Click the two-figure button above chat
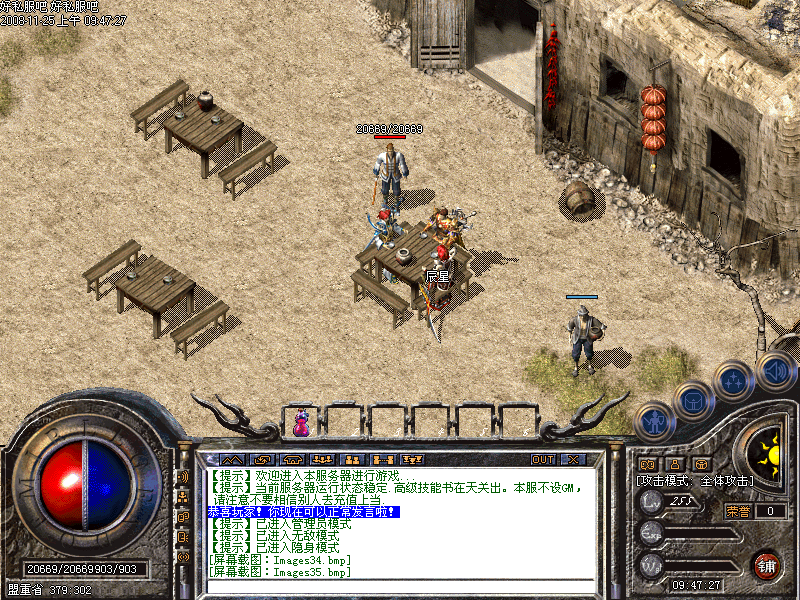The width and height of the screenshot is (800, 600). pyautogui.click(x=352, y=460)
